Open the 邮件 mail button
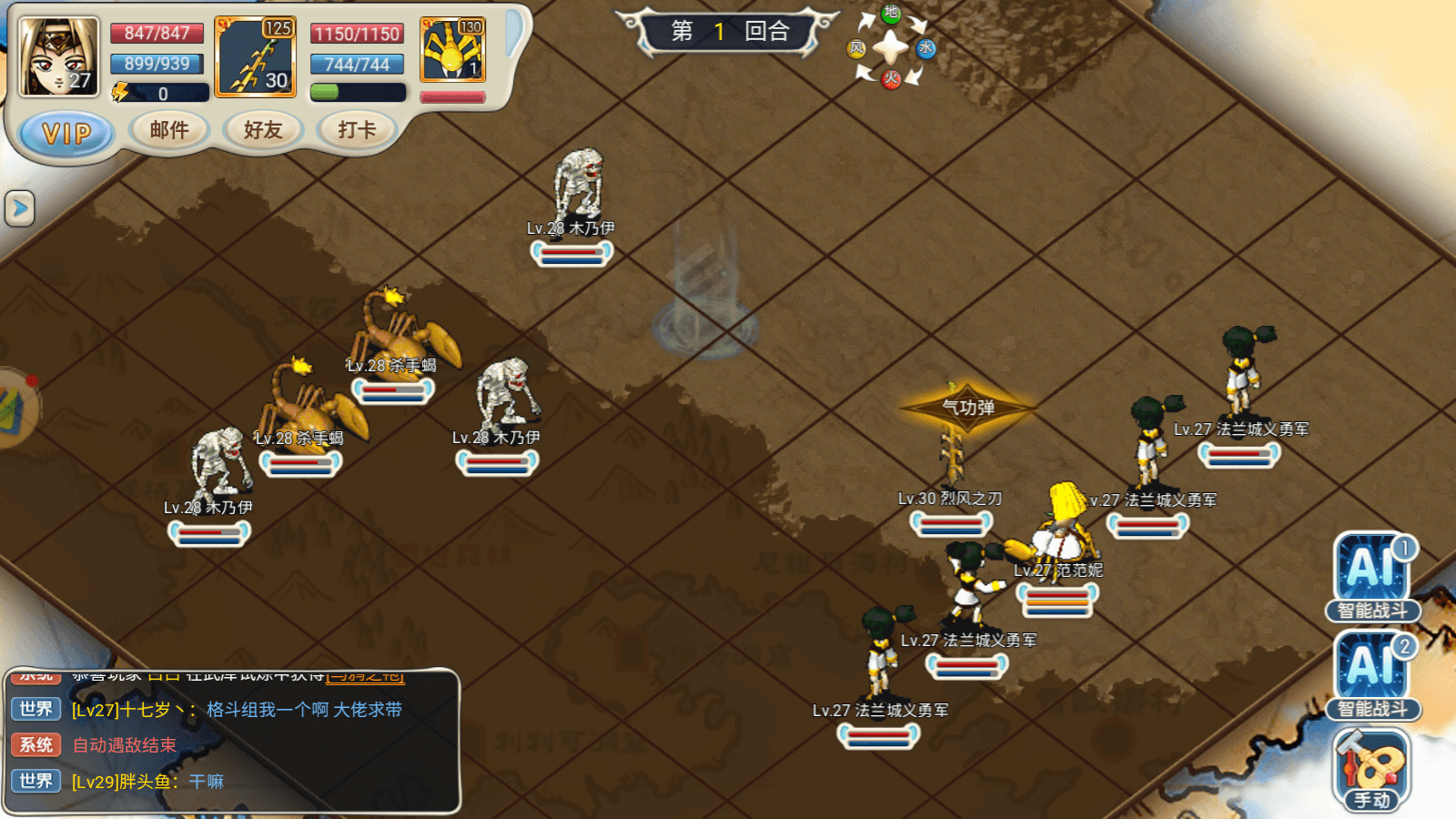The height and width of the screenshot is (819, 1456). tap(169, 130)
